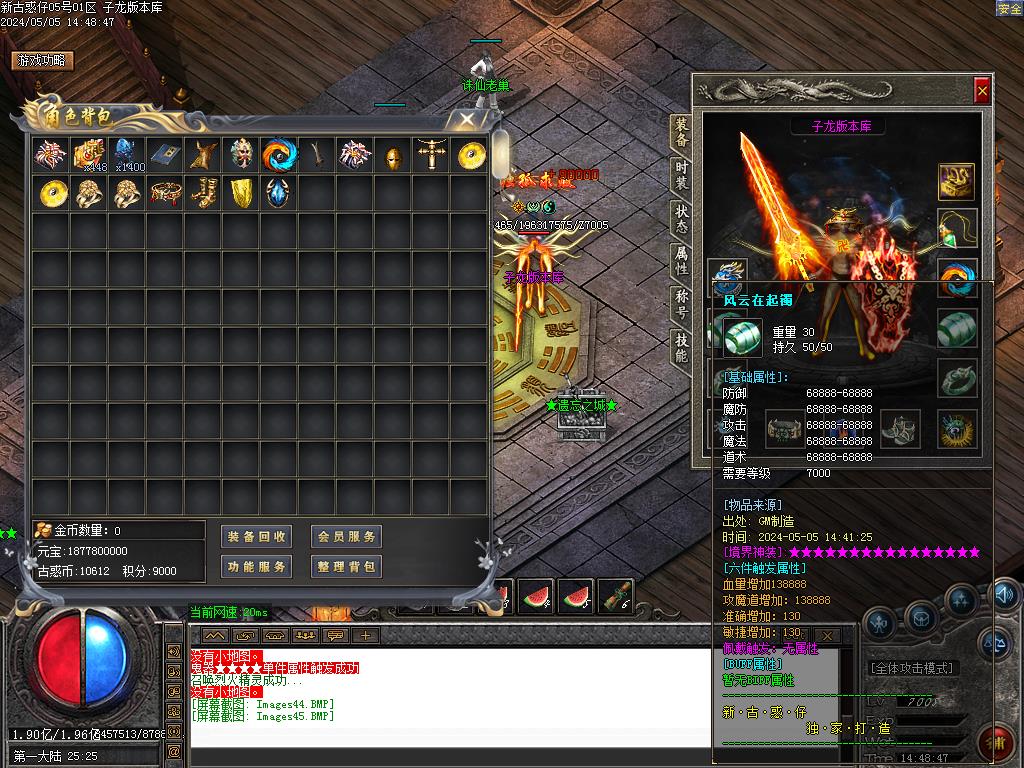Close the 角色背包 inventory window
The width and height of the screenshot is (1024, 768).
point(467,120)
